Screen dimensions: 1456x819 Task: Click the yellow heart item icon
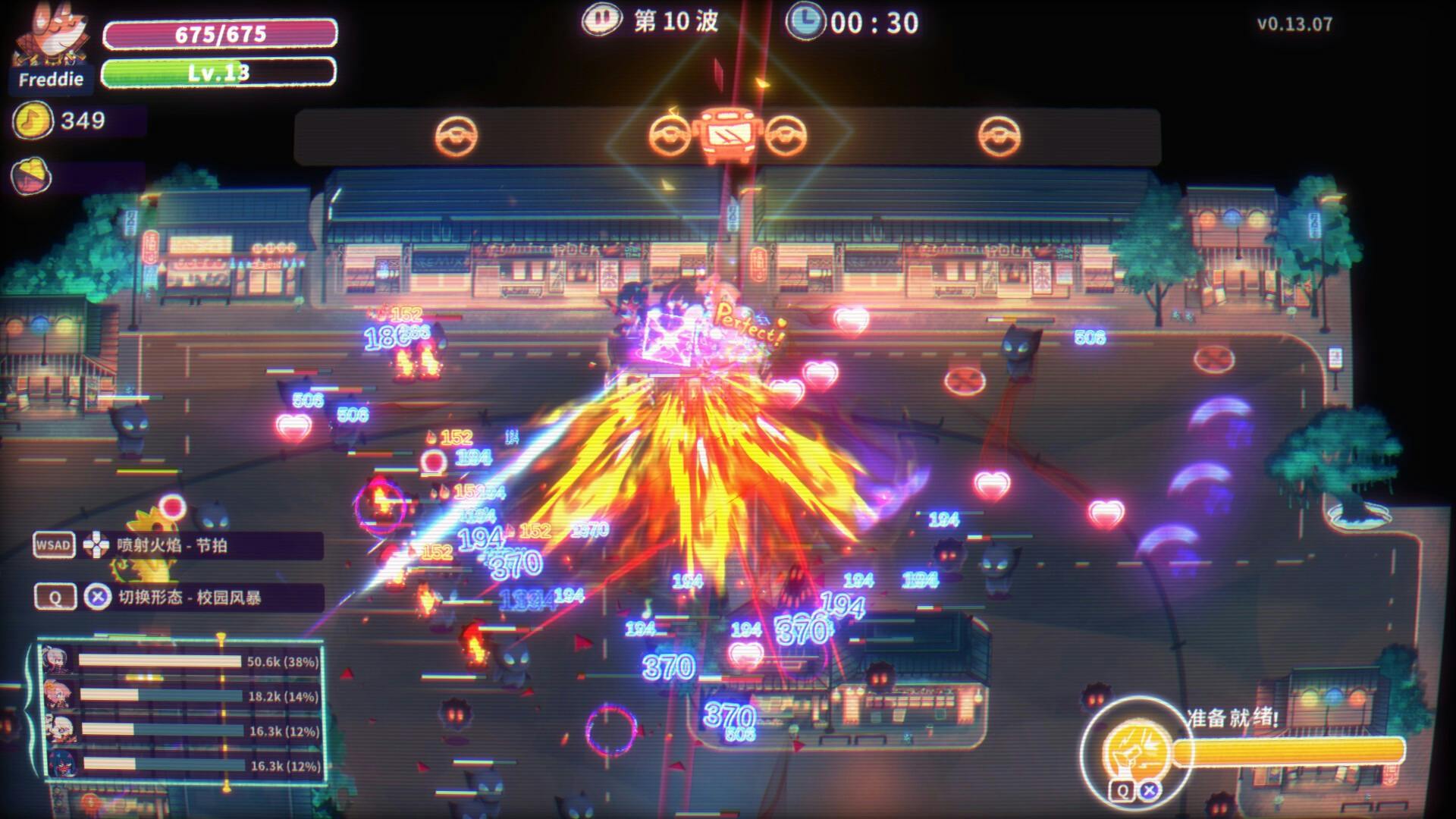click(31, 176)
